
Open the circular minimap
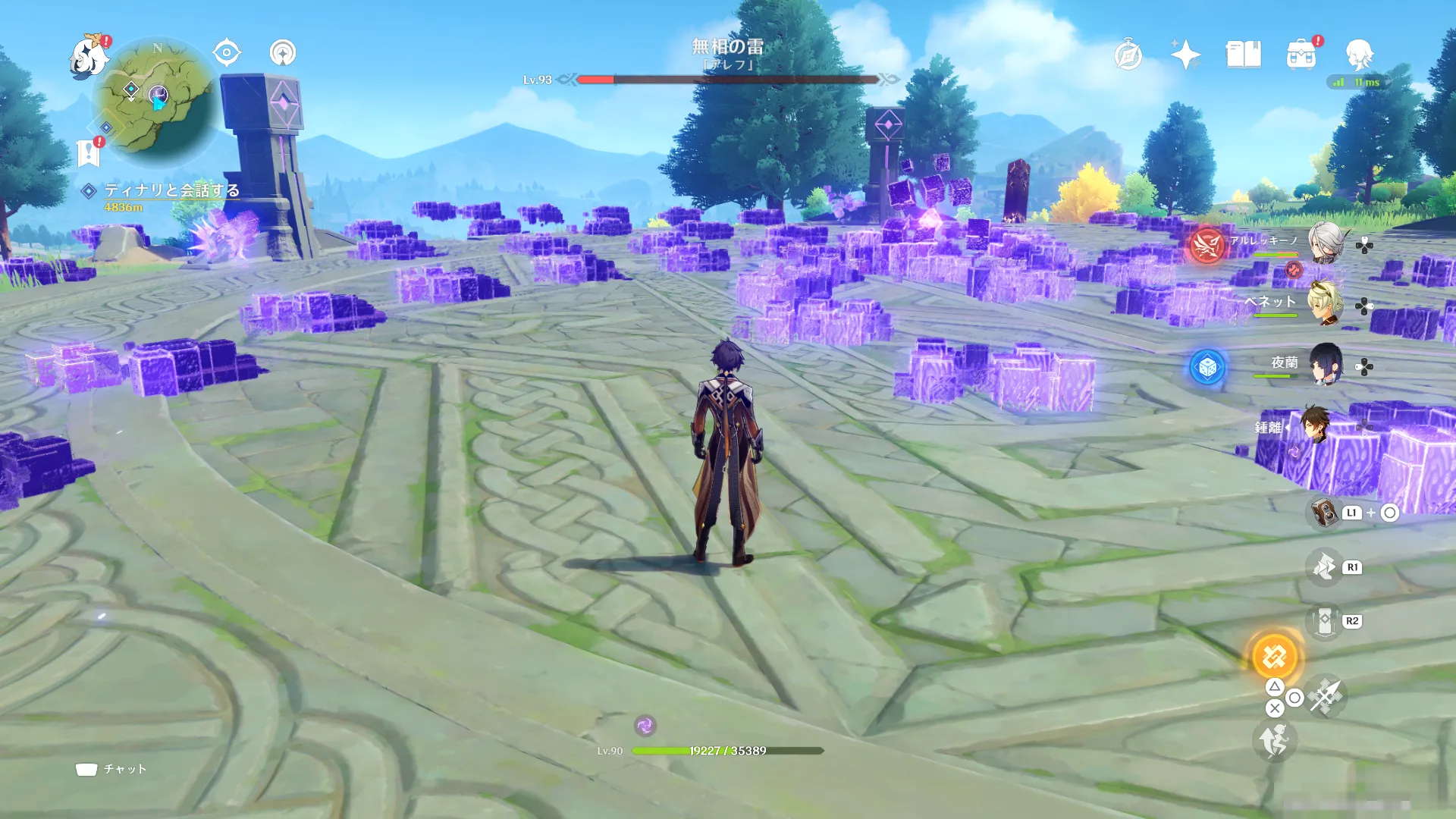(158, 101)
